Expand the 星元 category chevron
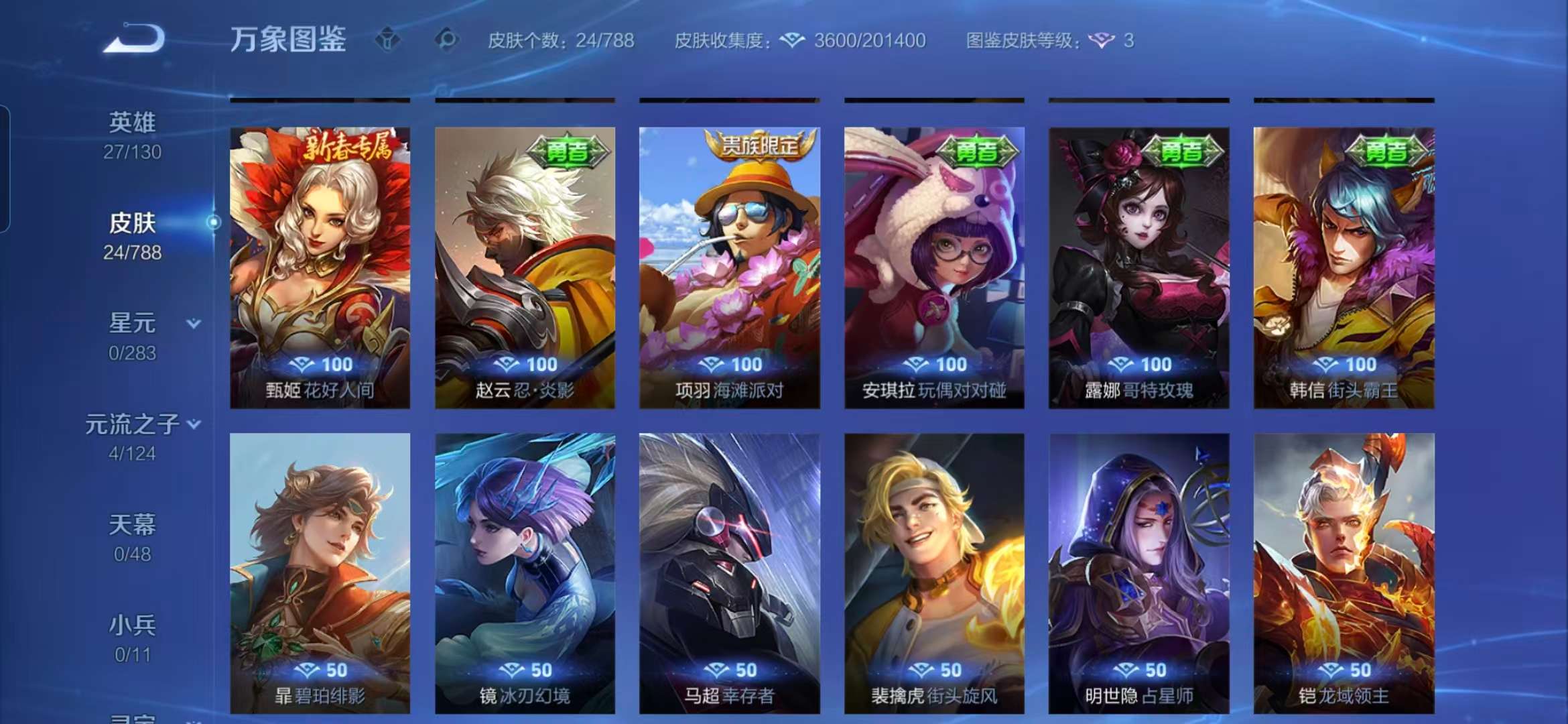The height and width of the screenshot is (724, 1568). pos(193,324)
